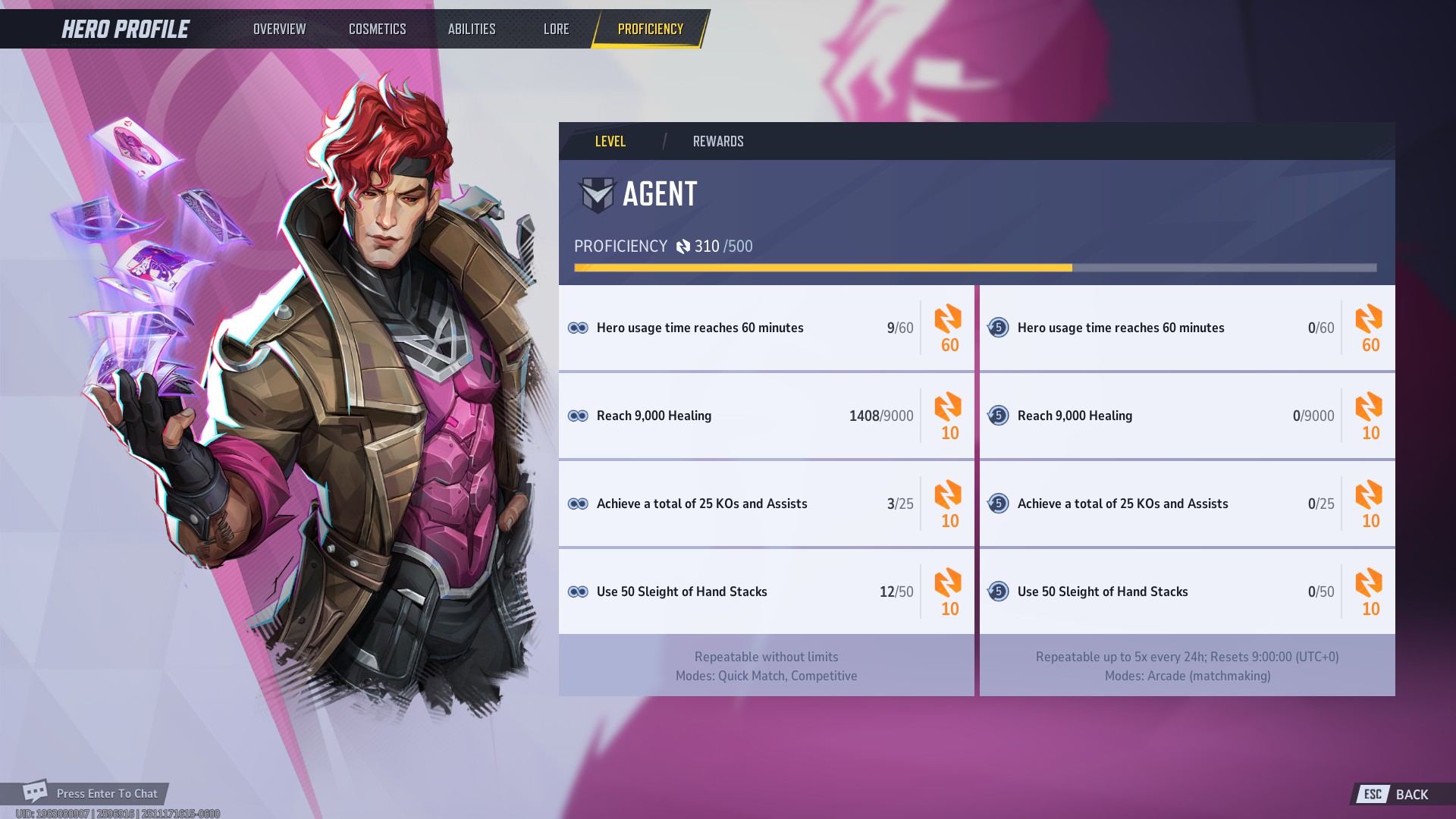
Task: Show the Rewards sub-tab
Action: pos(717,141)
